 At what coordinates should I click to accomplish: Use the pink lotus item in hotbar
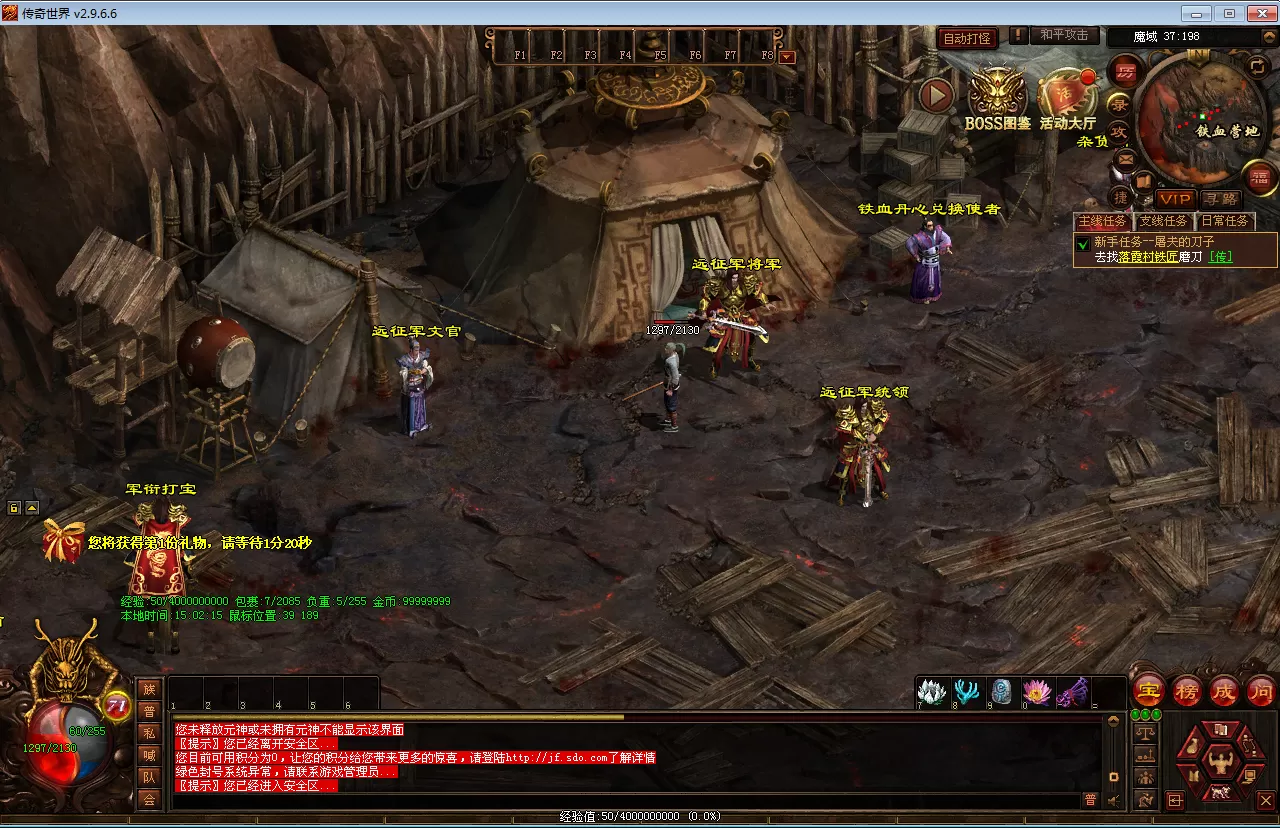[1037, 691]
